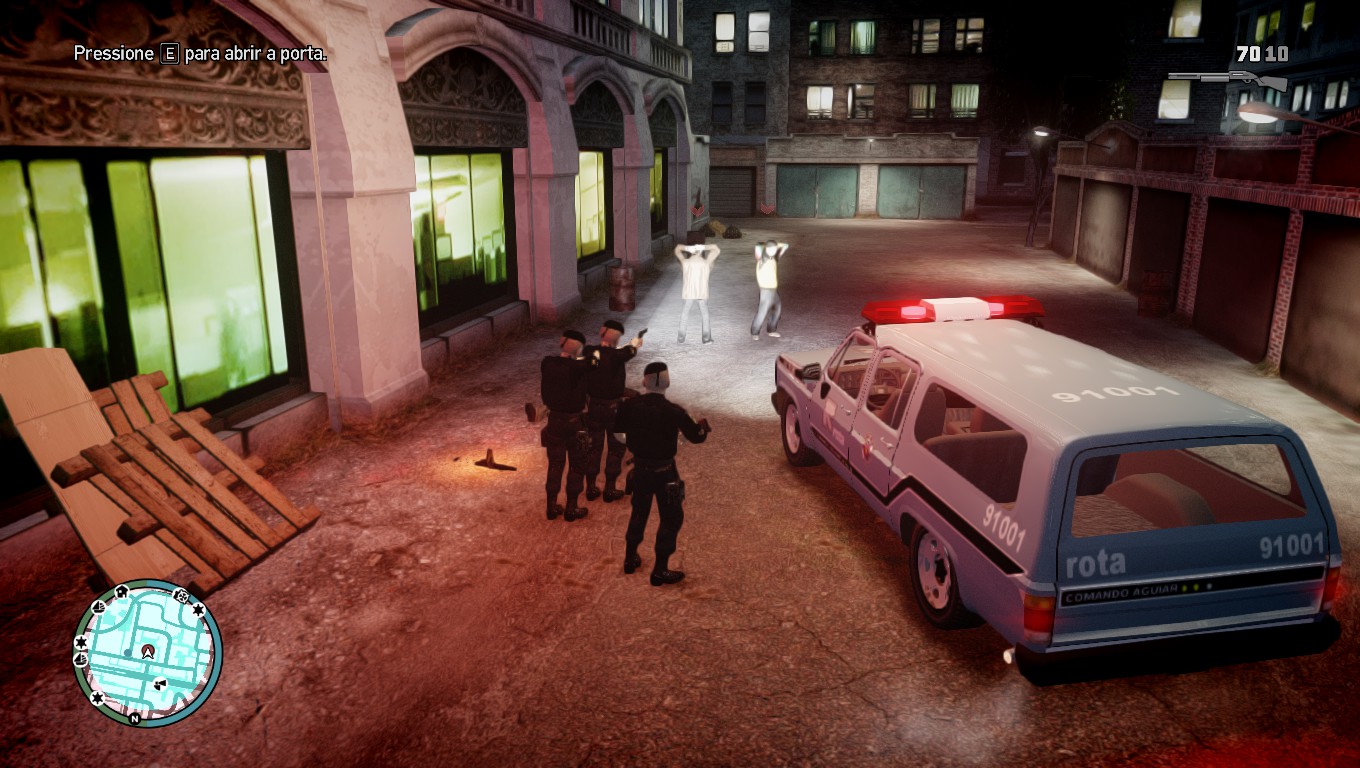
Task: Click the north N marker on the minimap
Action: tap(135, 718)
